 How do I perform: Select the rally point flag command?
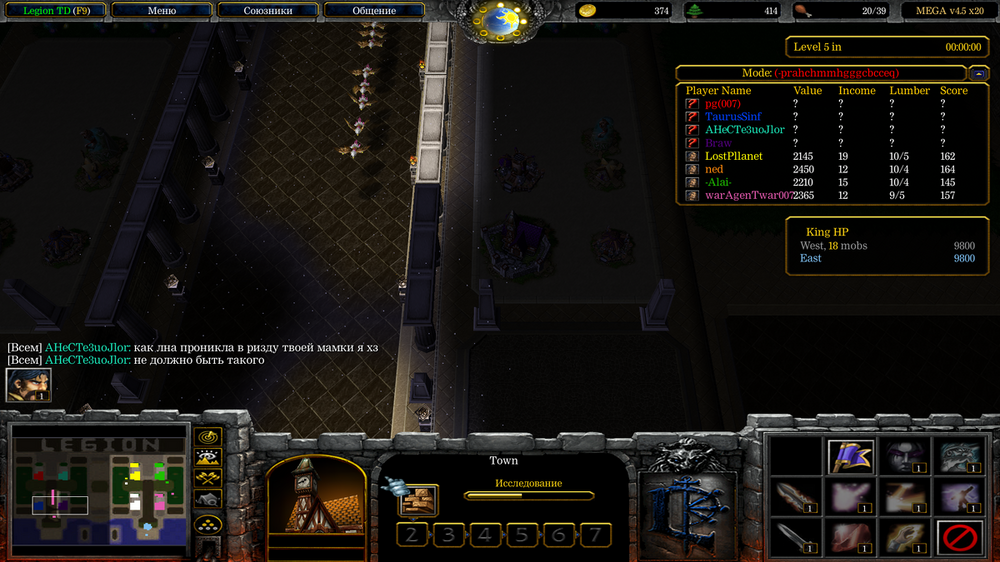point(851,457)
